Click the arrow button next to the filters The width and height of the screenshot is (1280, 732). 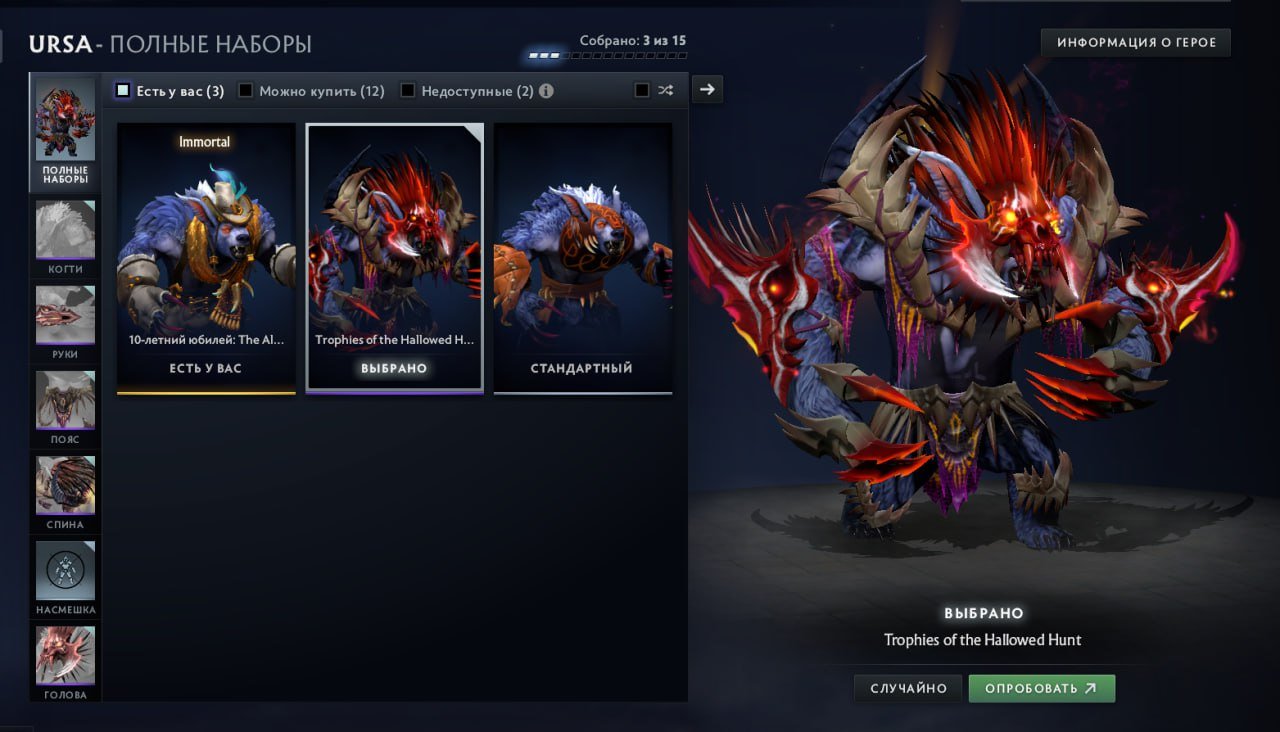(707, 89)
